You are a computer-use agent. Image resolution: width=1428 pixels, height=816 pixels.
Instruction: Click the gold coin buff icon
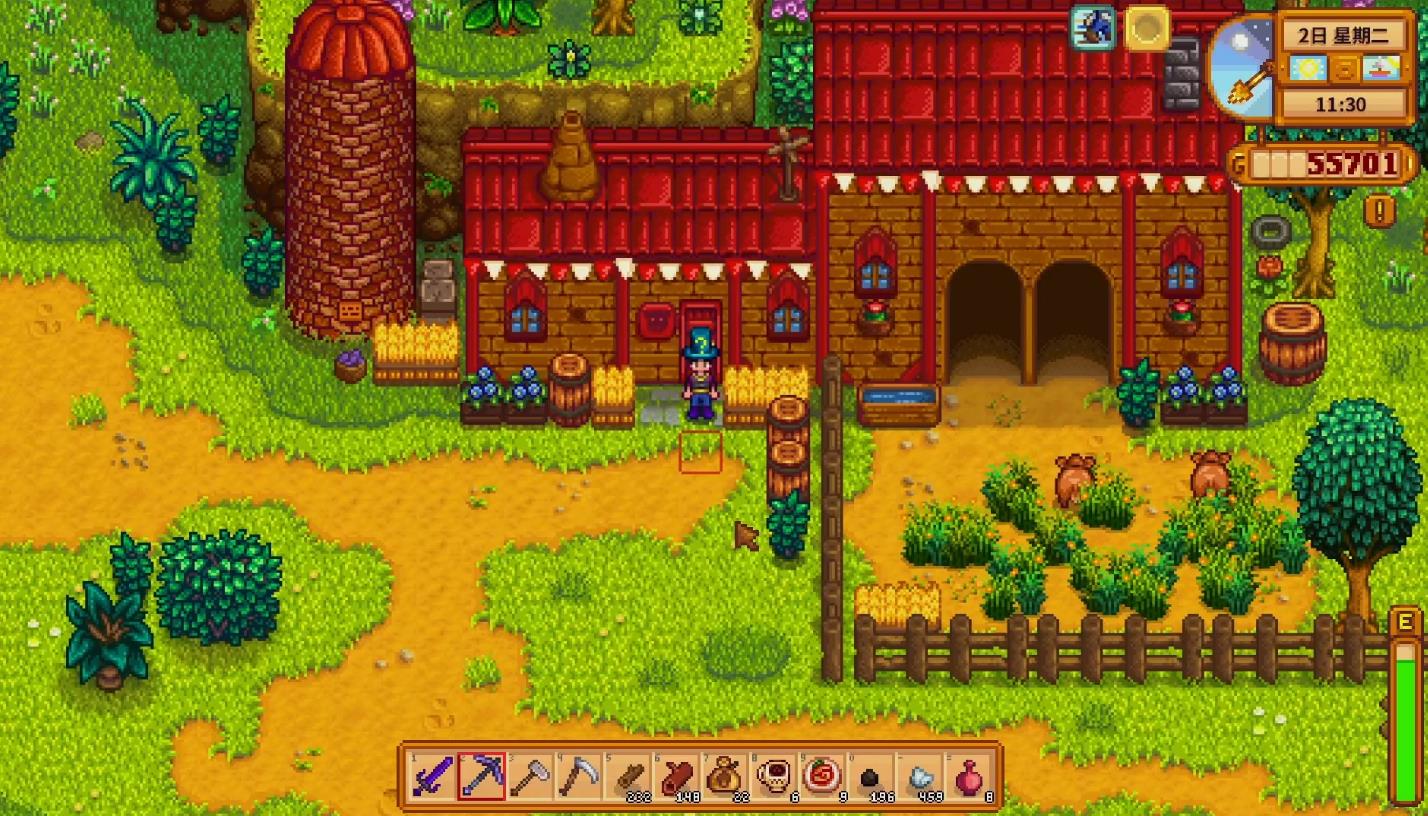point(1147,28)
